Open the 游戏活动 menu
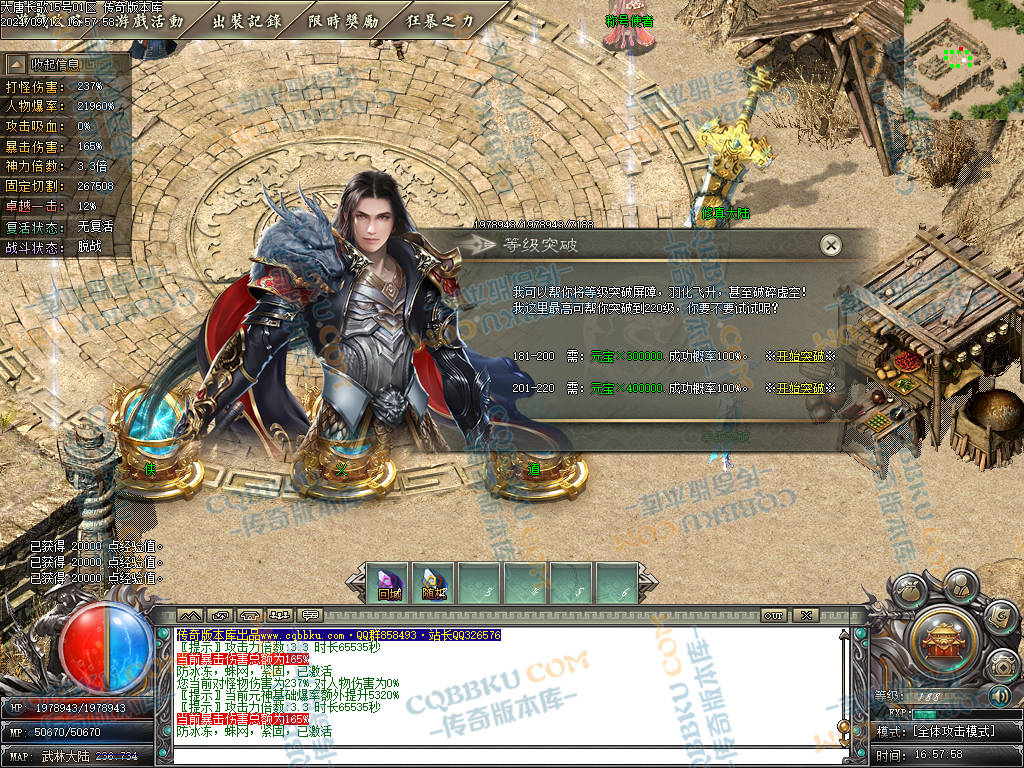1024x768 pixels. pyautogui.click(x=150, y=20)
